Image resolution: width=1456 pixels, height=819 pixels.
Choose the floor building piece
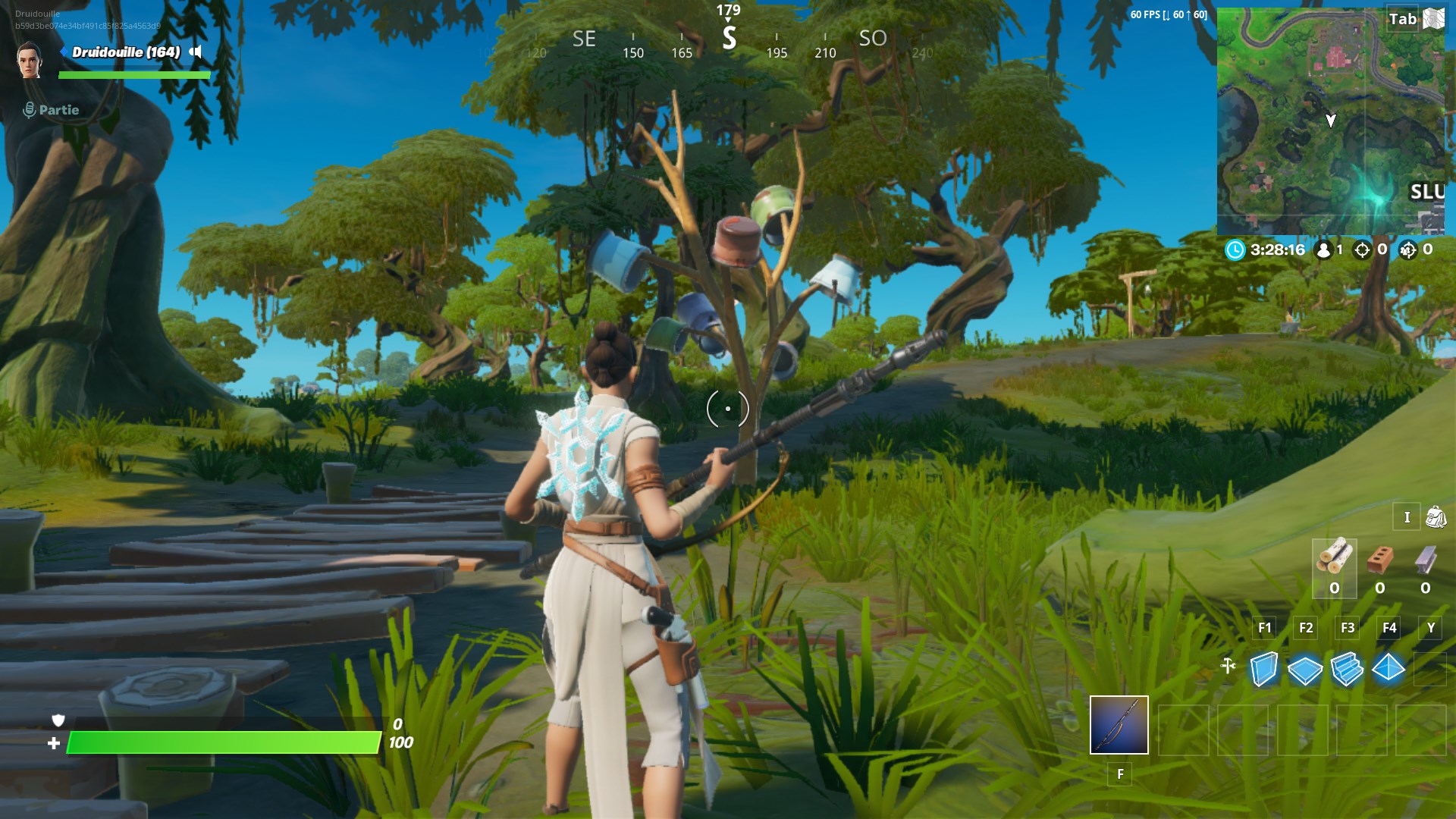[x=1305, y=670]
